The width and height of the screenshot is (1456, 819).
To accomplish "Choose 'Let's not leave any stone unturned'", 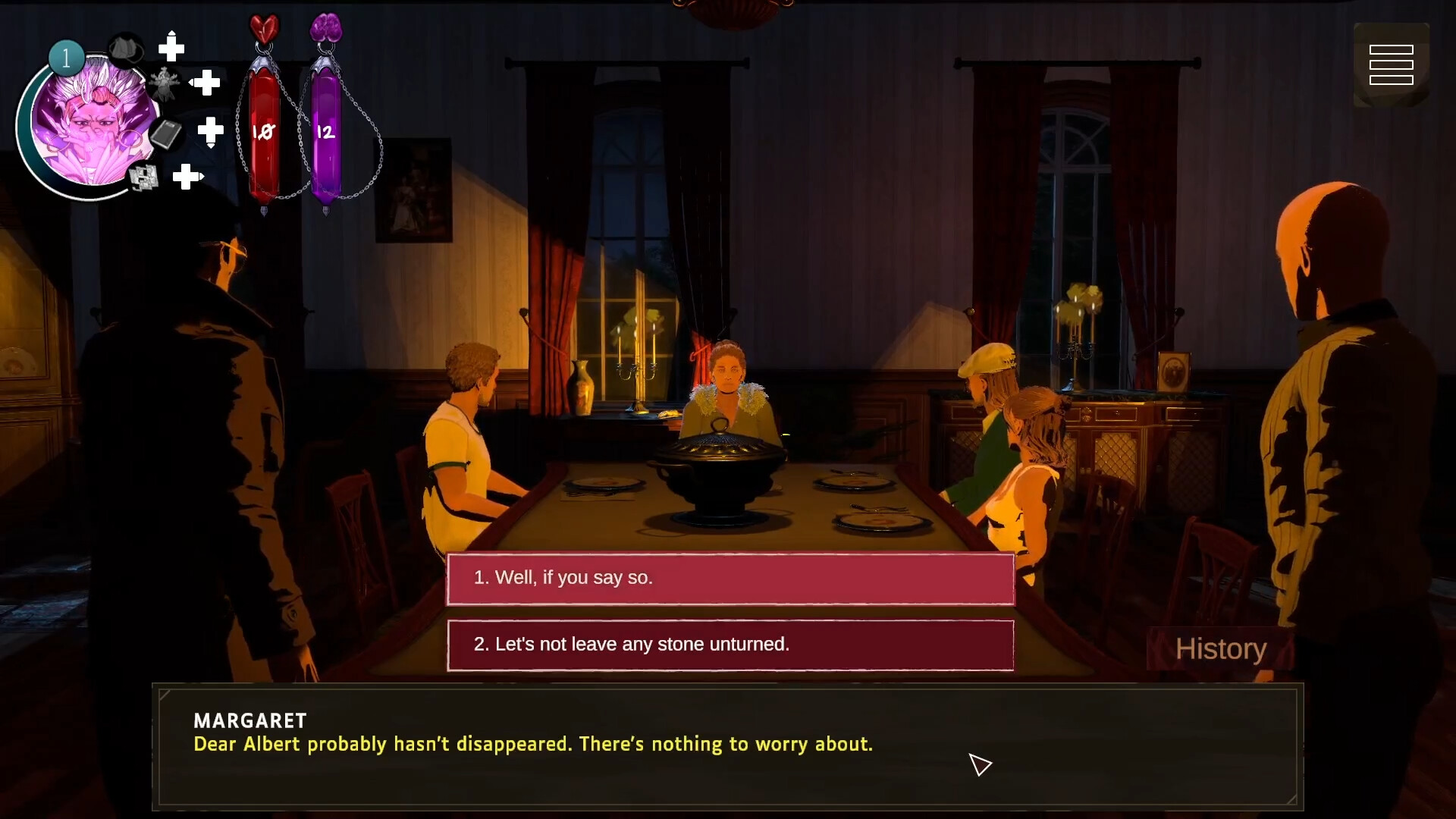I will [730, 645].
